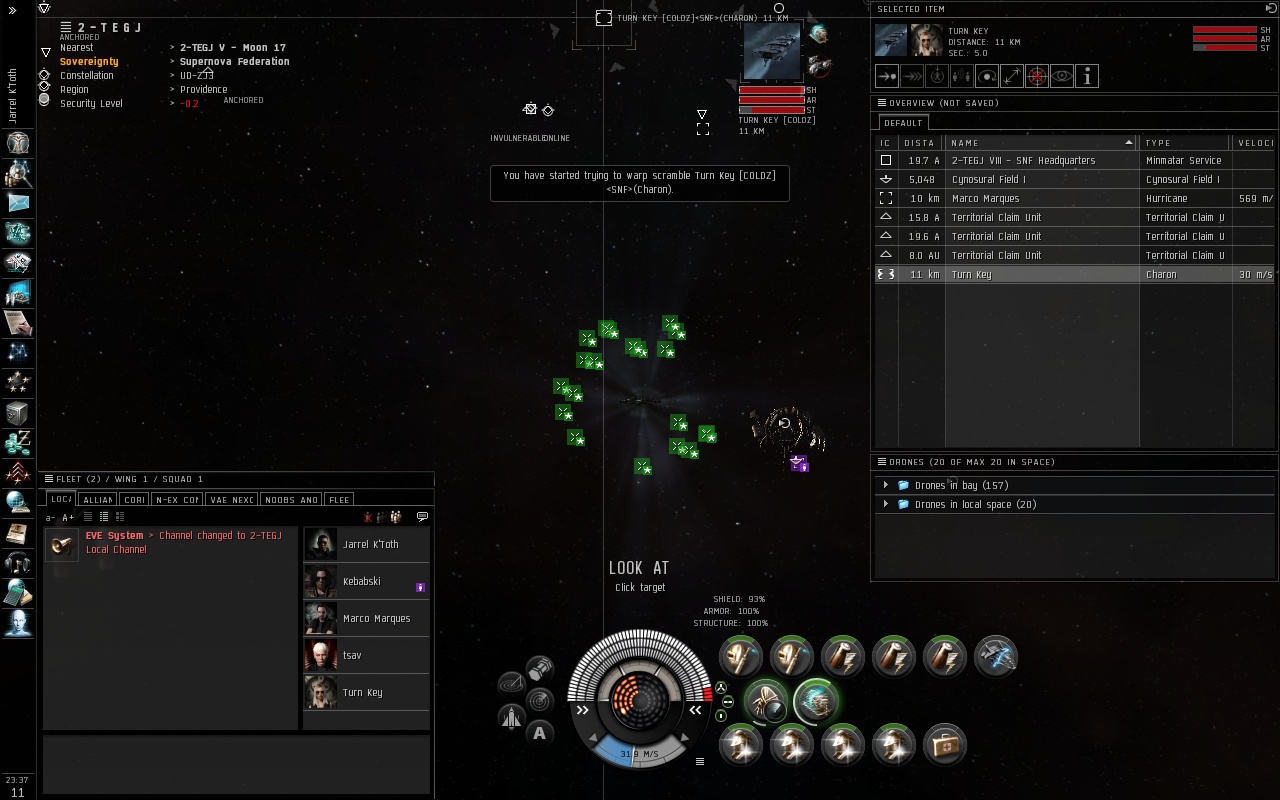Click the Look At eye icon
Viewport: 1280px width, 800px height.
pyautogui.click(x=1062, y=76)
